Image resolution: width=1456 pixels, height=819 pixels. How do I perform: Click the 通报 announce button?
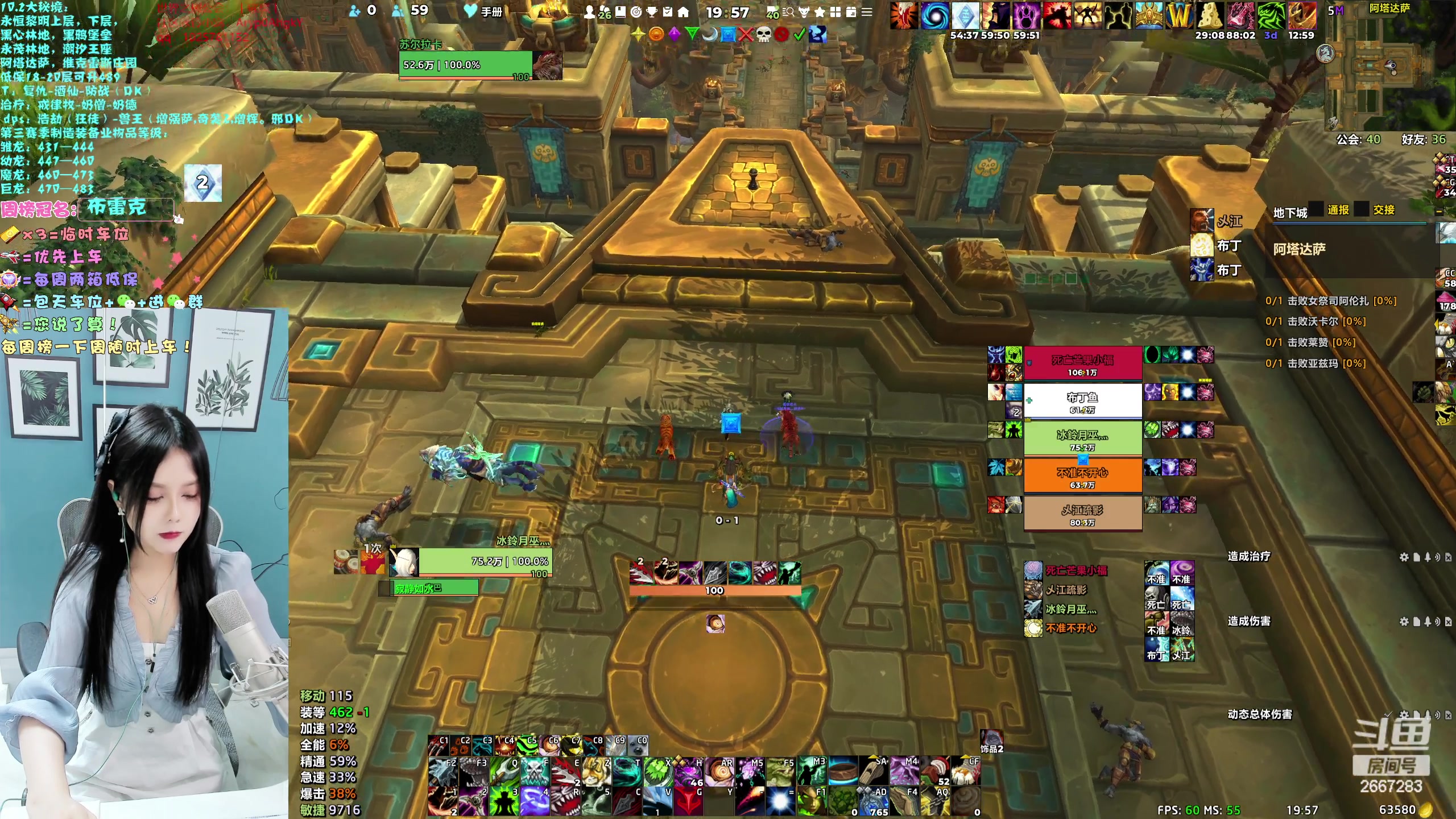click(1338, 210)
